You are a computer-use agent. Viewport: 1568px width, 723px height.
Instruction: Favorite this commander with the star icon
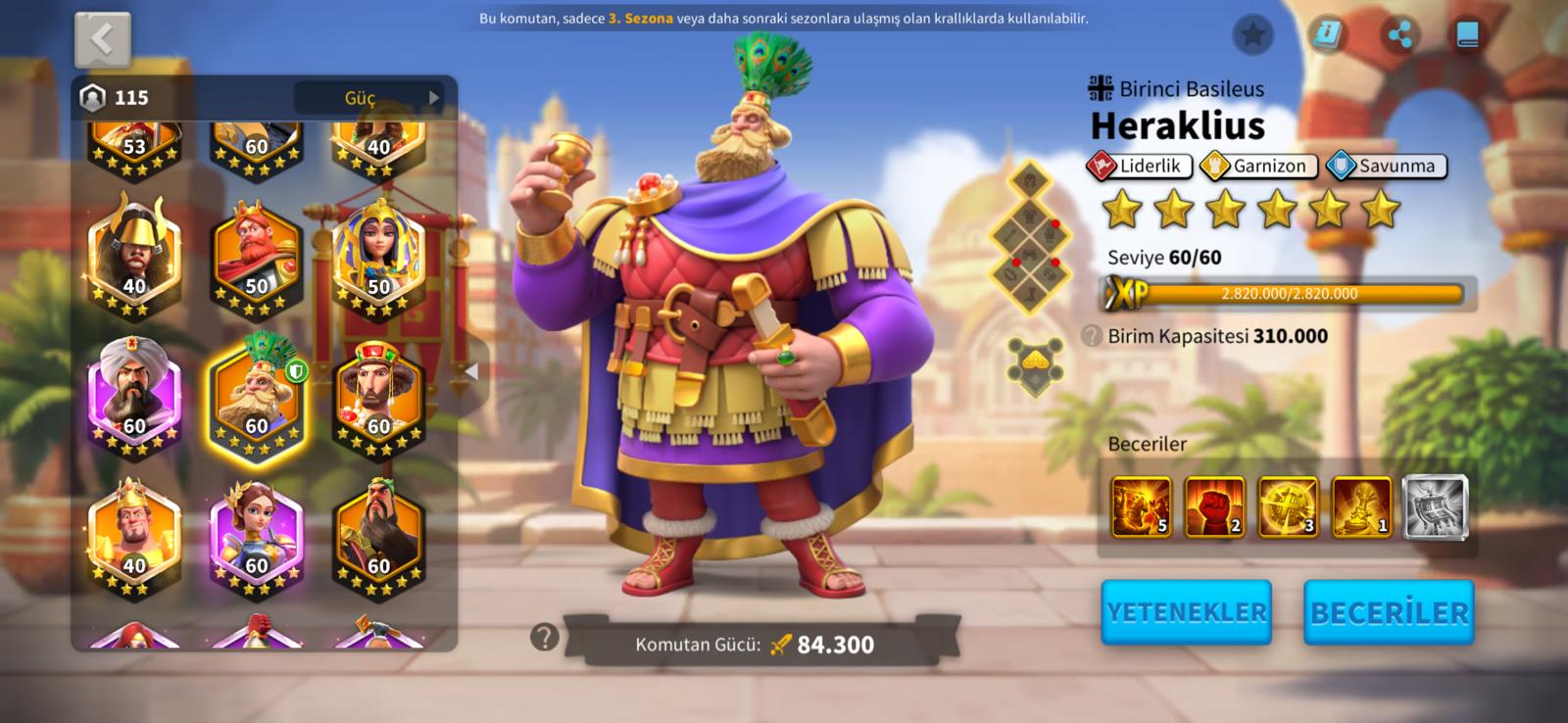pyautogui.click(x=1252, y=35)
